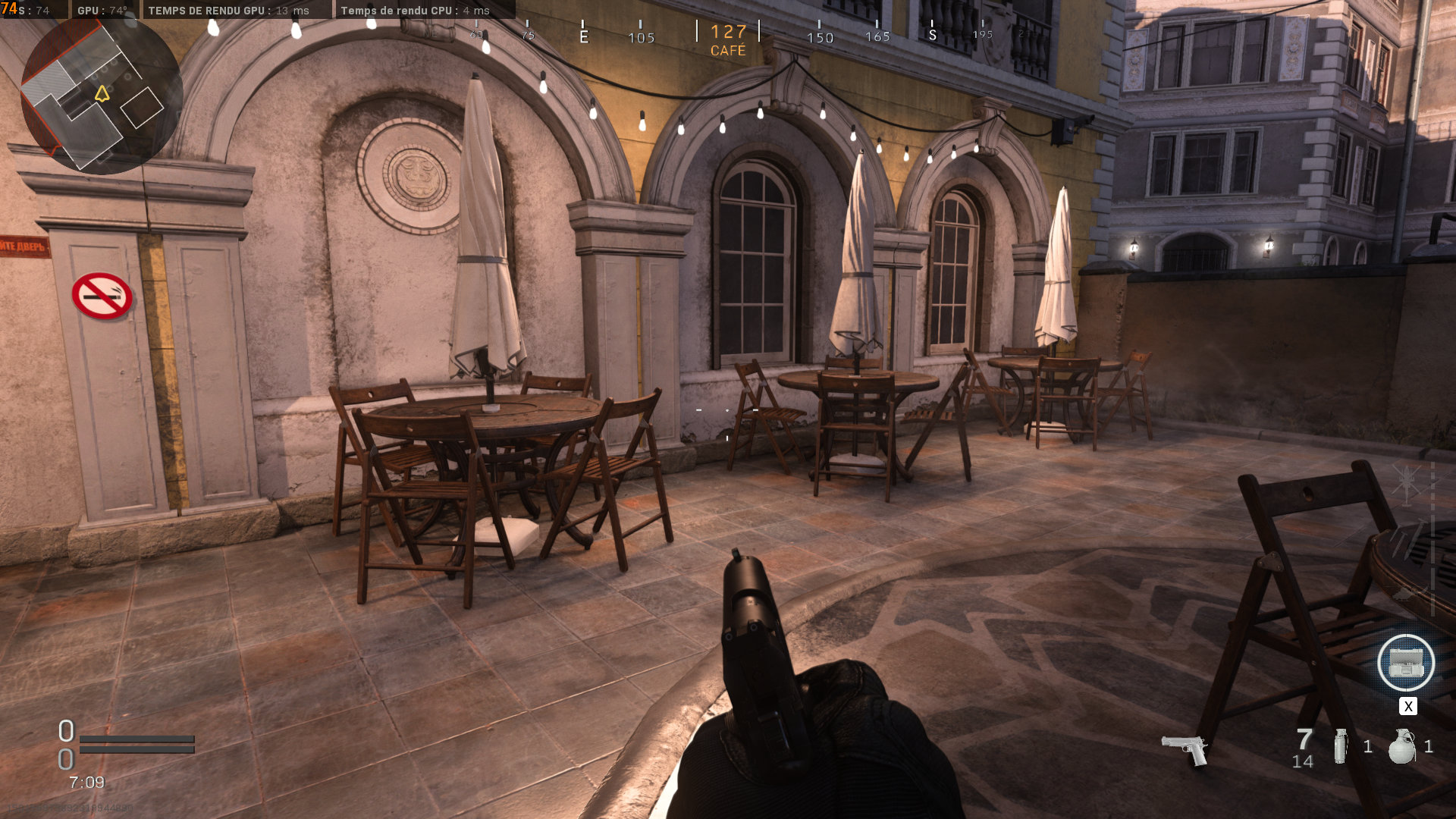Click the faded chopper killstreak icon

point(1408,593)
